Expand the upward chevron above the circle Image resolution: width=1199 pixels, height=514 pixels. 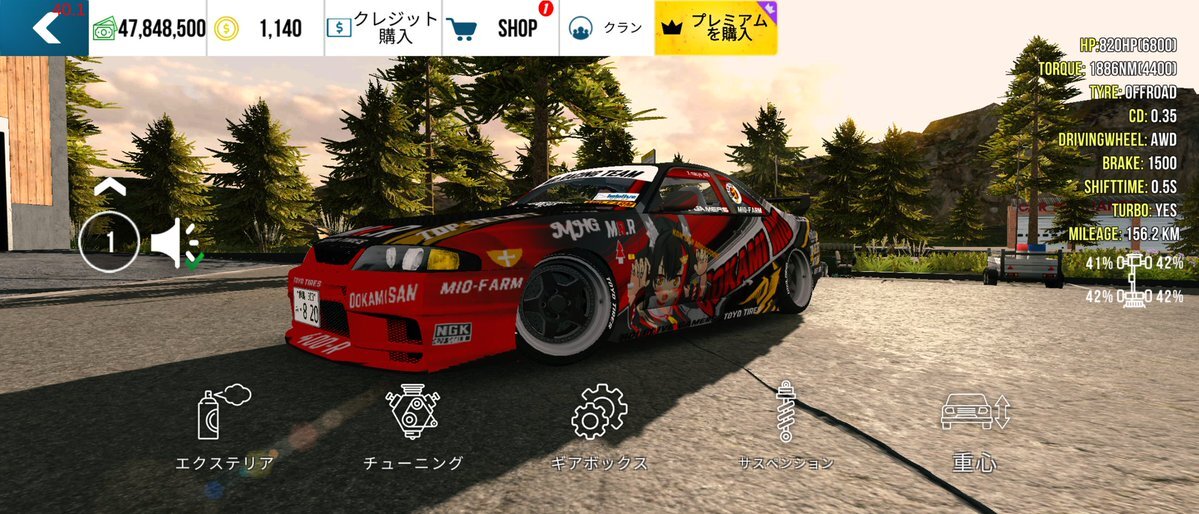click(110, 186)
